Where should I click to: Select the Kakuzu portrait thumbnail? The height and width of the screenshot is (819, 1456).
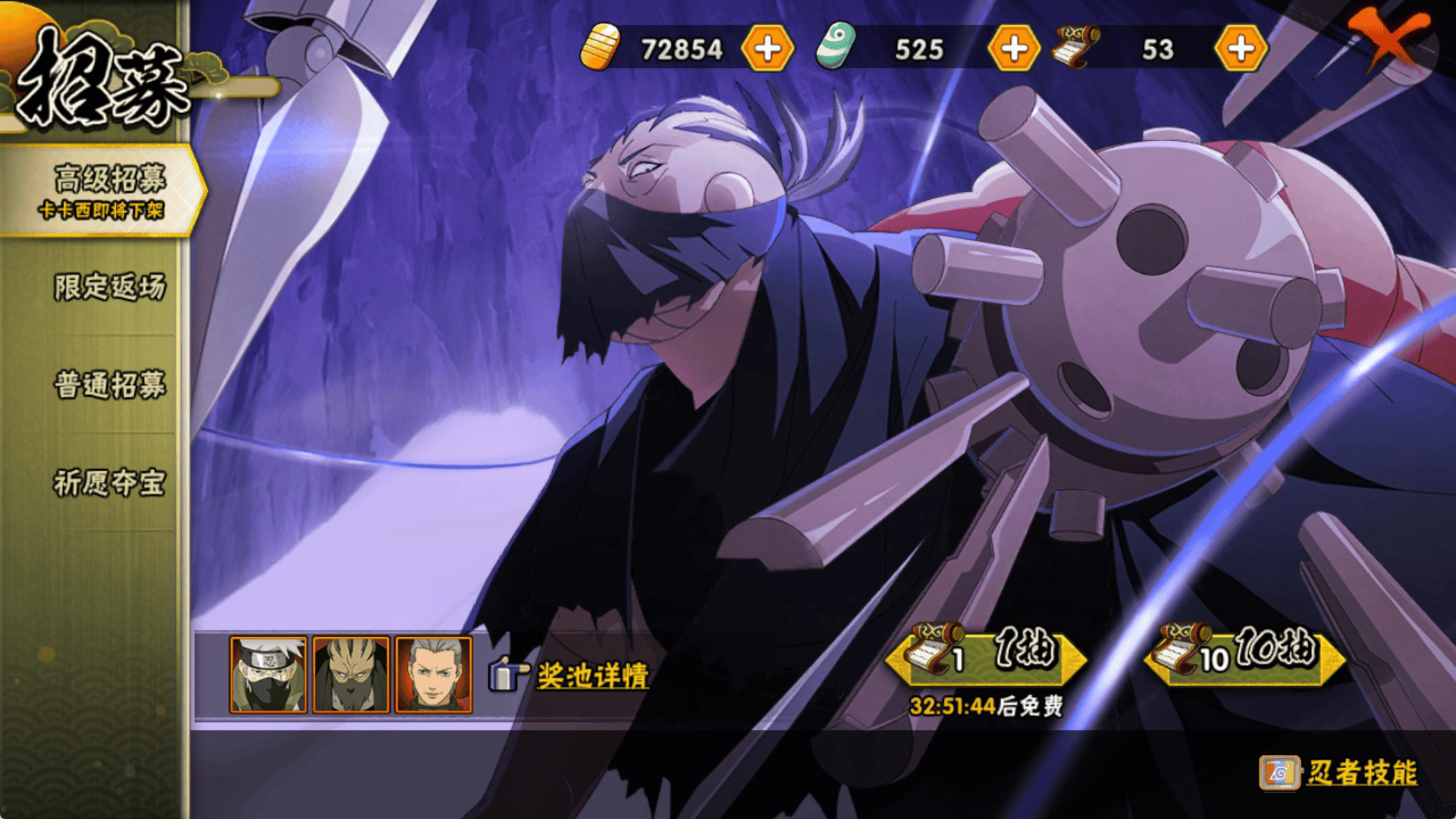pos(351,675)
